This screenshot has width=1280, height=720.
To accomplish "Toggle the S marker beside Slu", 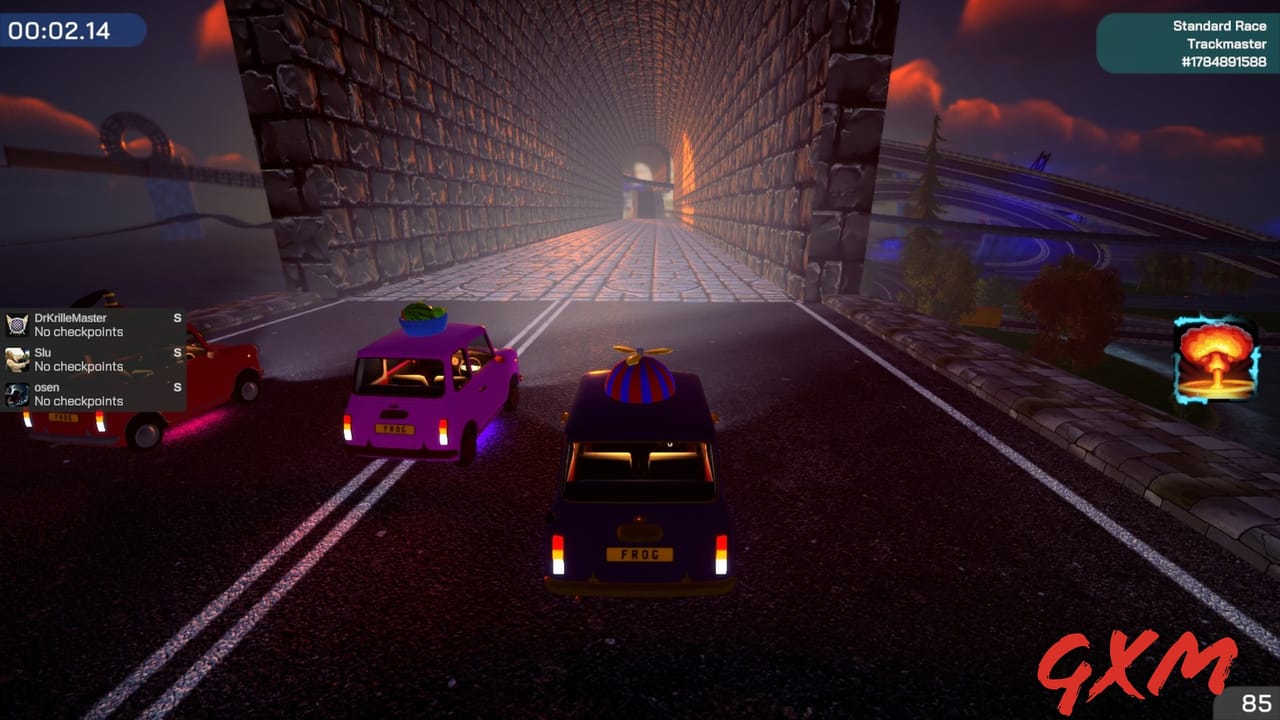I will click(177, 350).
